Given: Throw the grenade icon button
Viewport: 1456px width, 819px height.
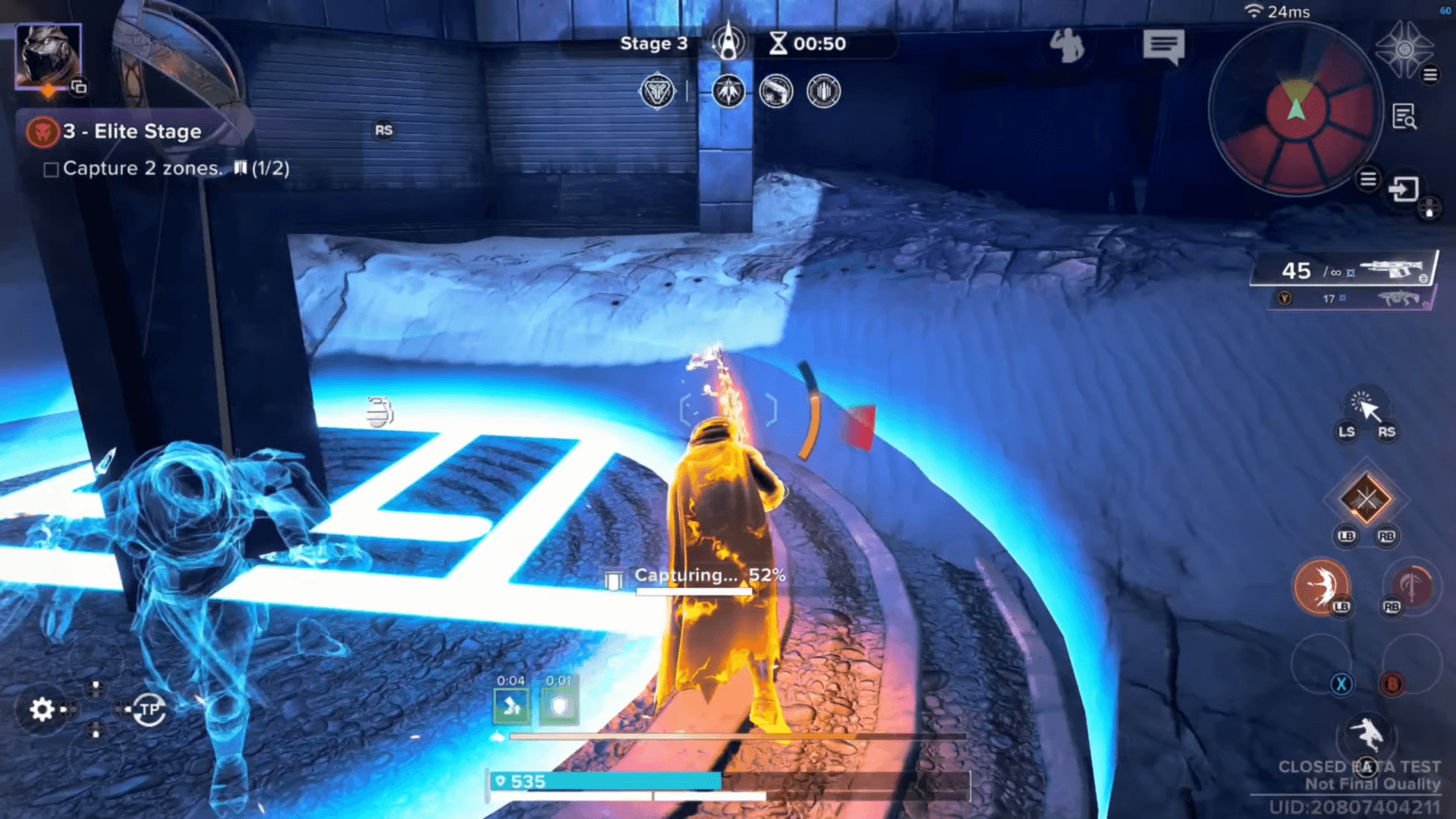Looking at the screenshot, I should [x=379, y=412].
